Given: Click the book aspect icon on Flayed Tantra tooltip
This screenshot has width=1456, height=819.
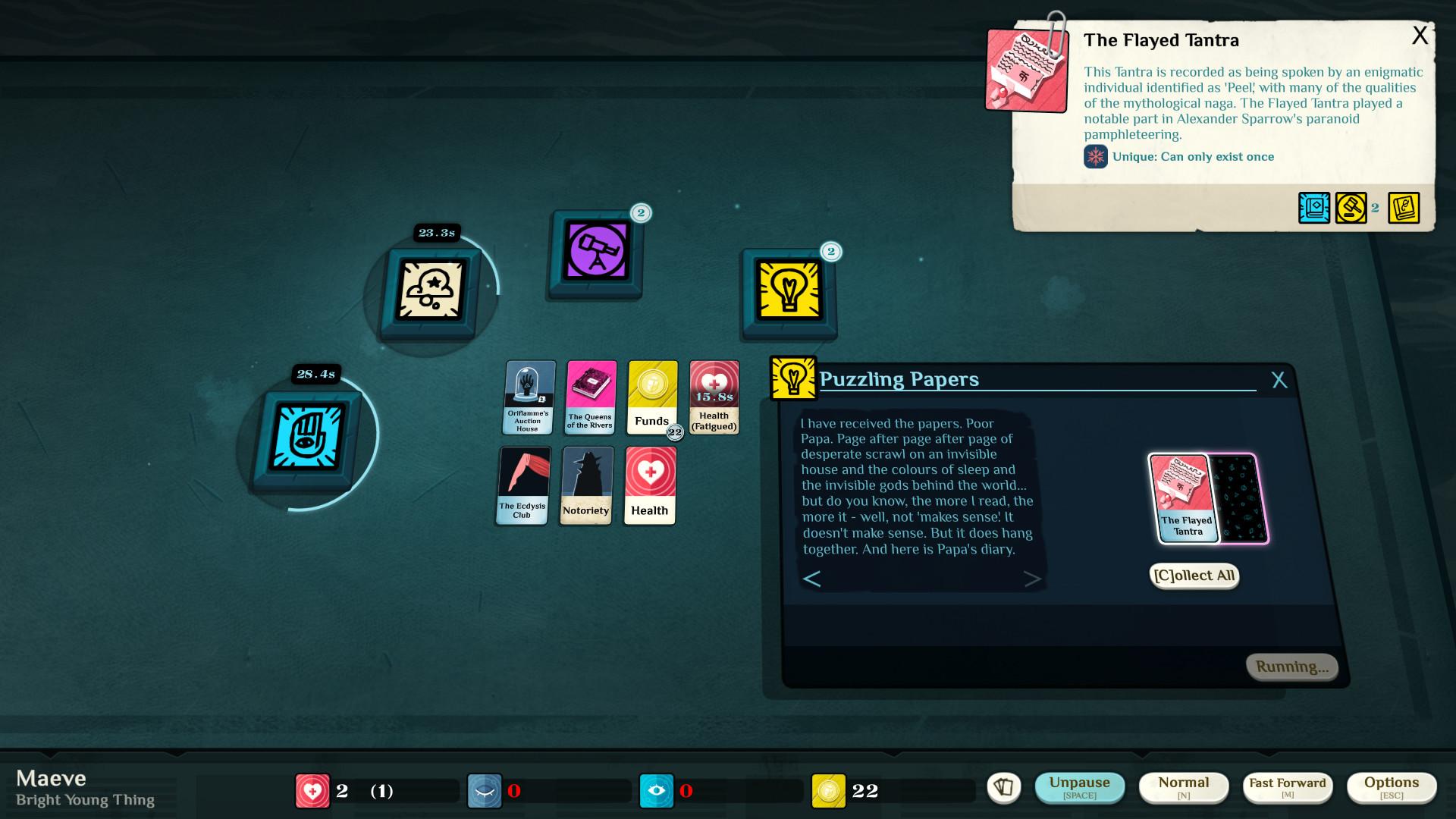Looking at the screenshot, I should point(1313,207).
